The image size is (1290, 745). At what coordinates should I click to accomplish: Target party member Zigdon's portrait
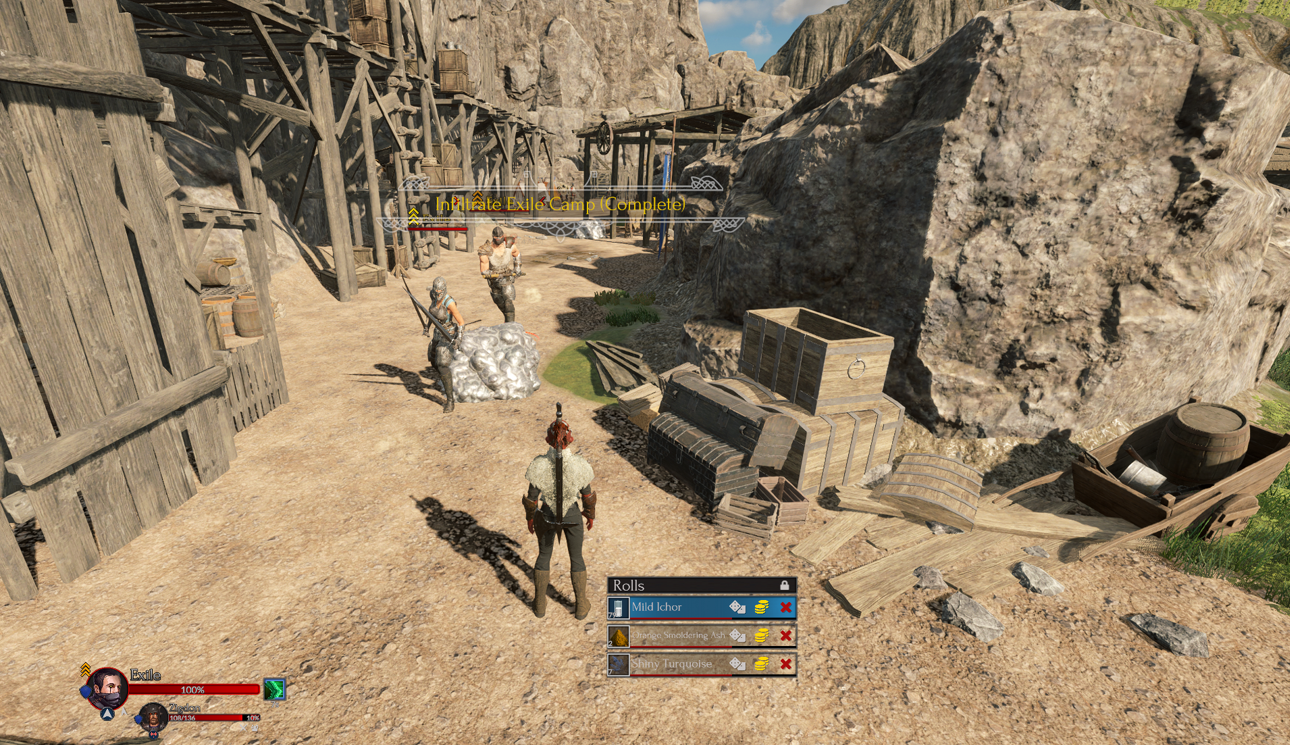coord(153,716)
